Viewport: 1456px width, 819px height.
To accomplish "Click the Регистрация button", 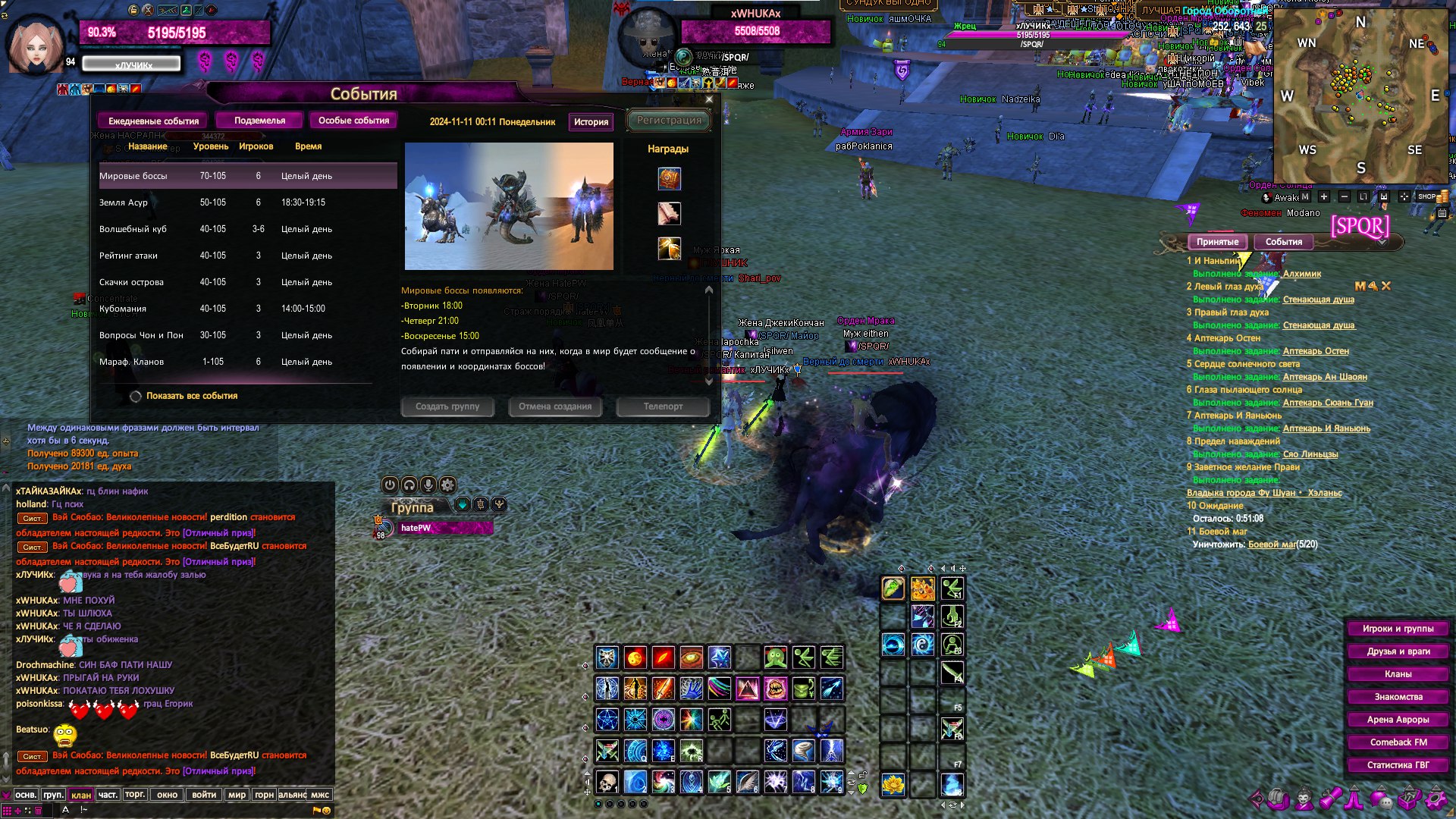I will [x=669, y=120].
